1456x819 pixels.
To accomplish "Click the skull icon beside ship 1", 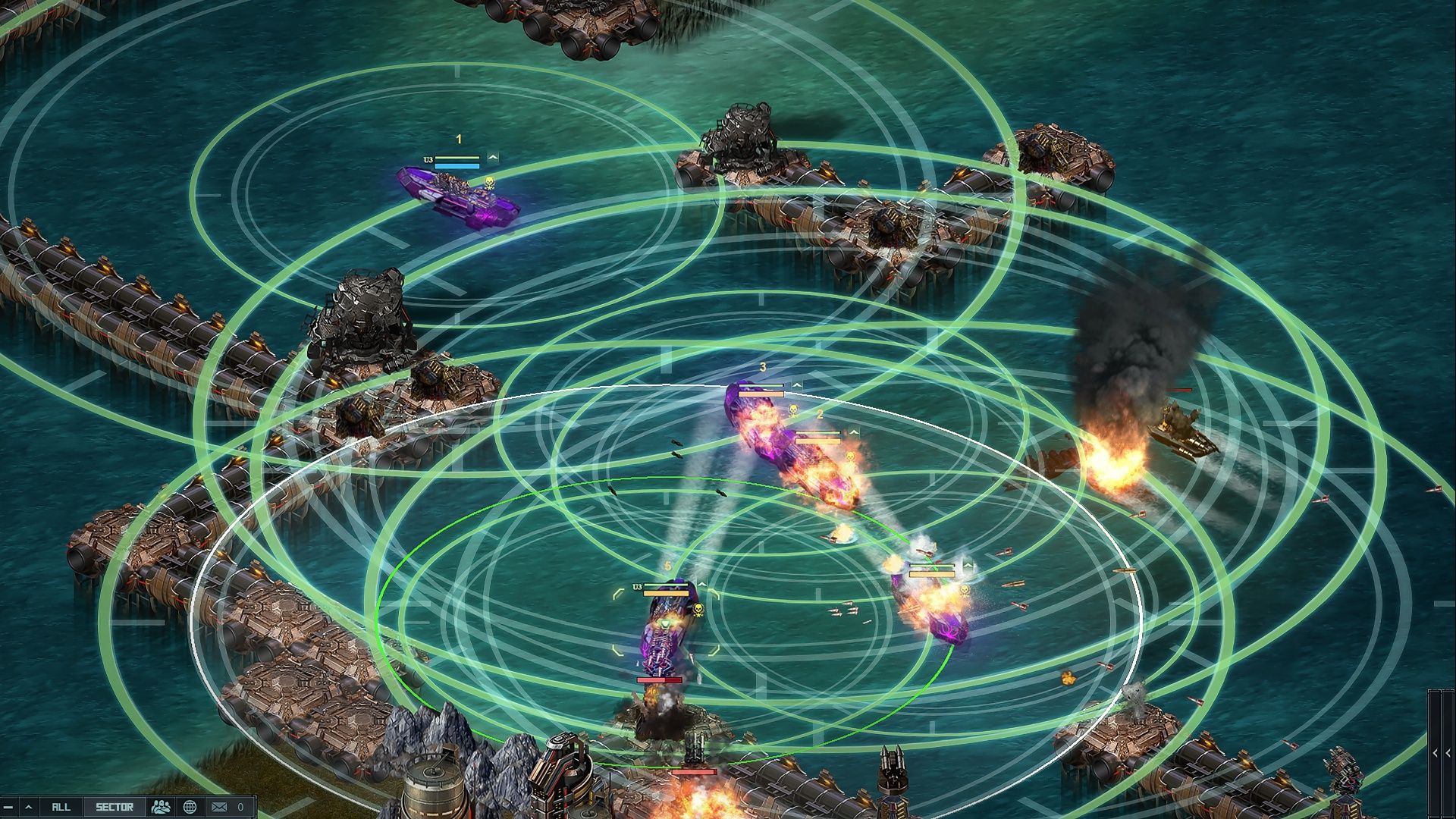I will click(489, 182).
